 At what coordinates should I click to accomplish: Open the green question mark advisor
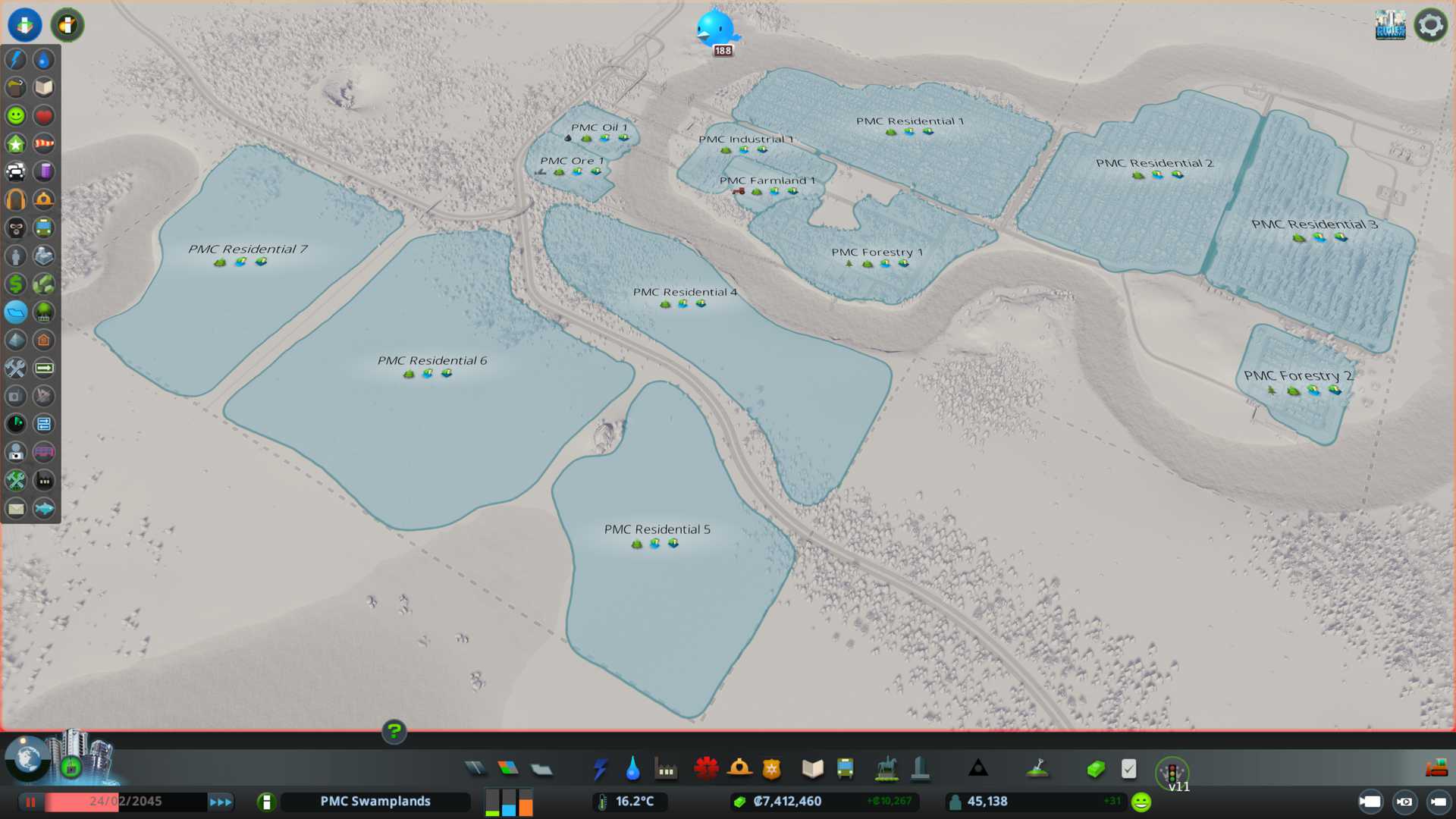point(394,731)
